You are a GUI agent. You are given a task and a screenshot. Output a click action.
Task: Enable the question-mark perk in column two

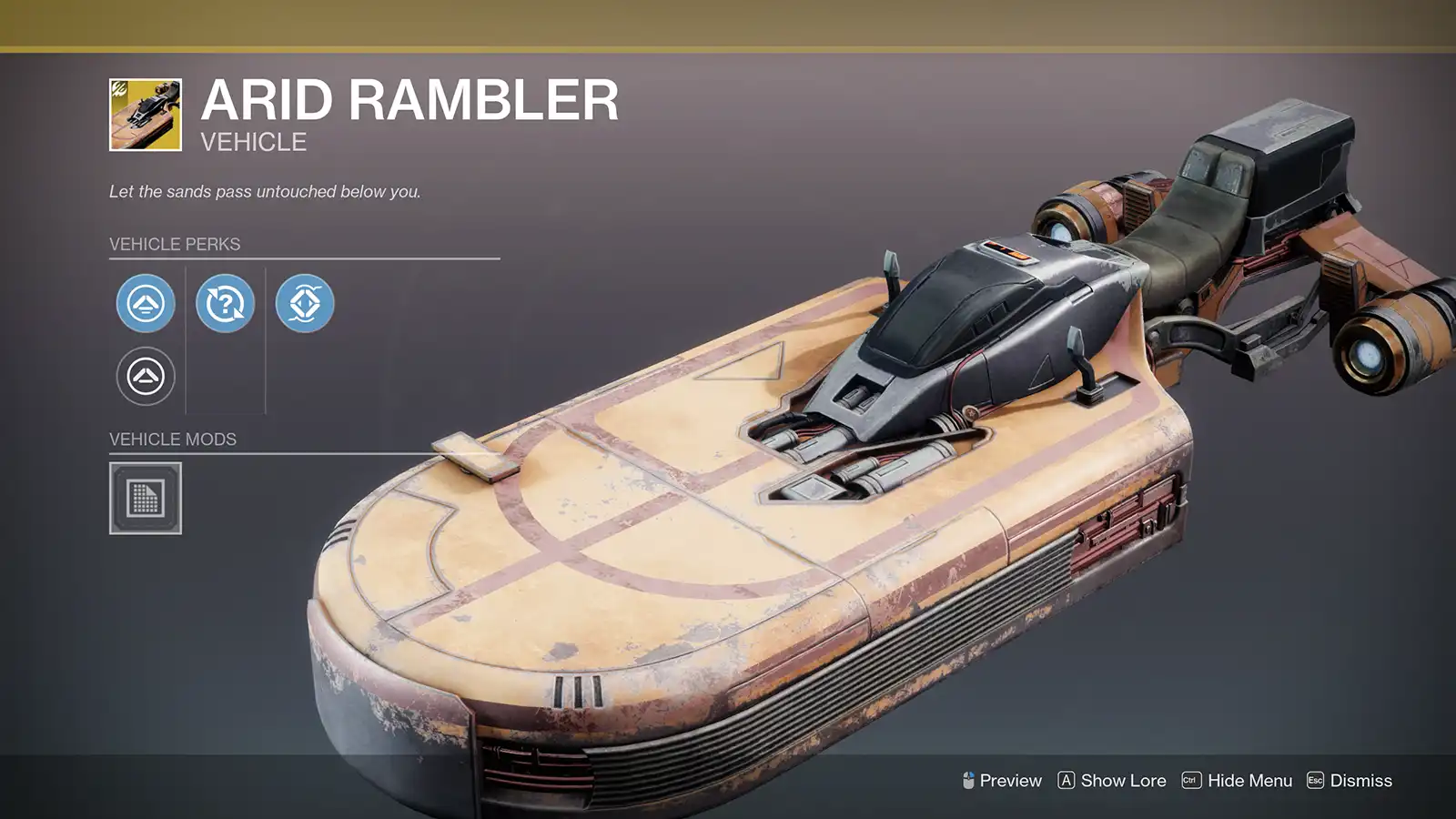click(x=225, y=304)
